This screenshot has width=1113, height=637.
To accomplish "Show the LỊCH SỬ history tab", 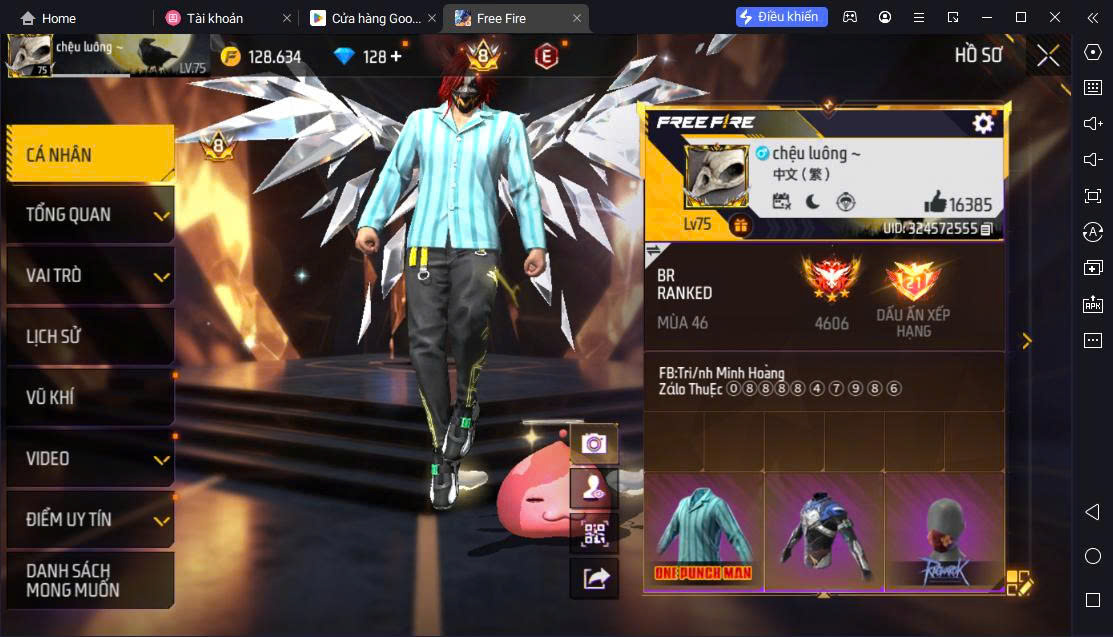I will click(x=89, y=336).
